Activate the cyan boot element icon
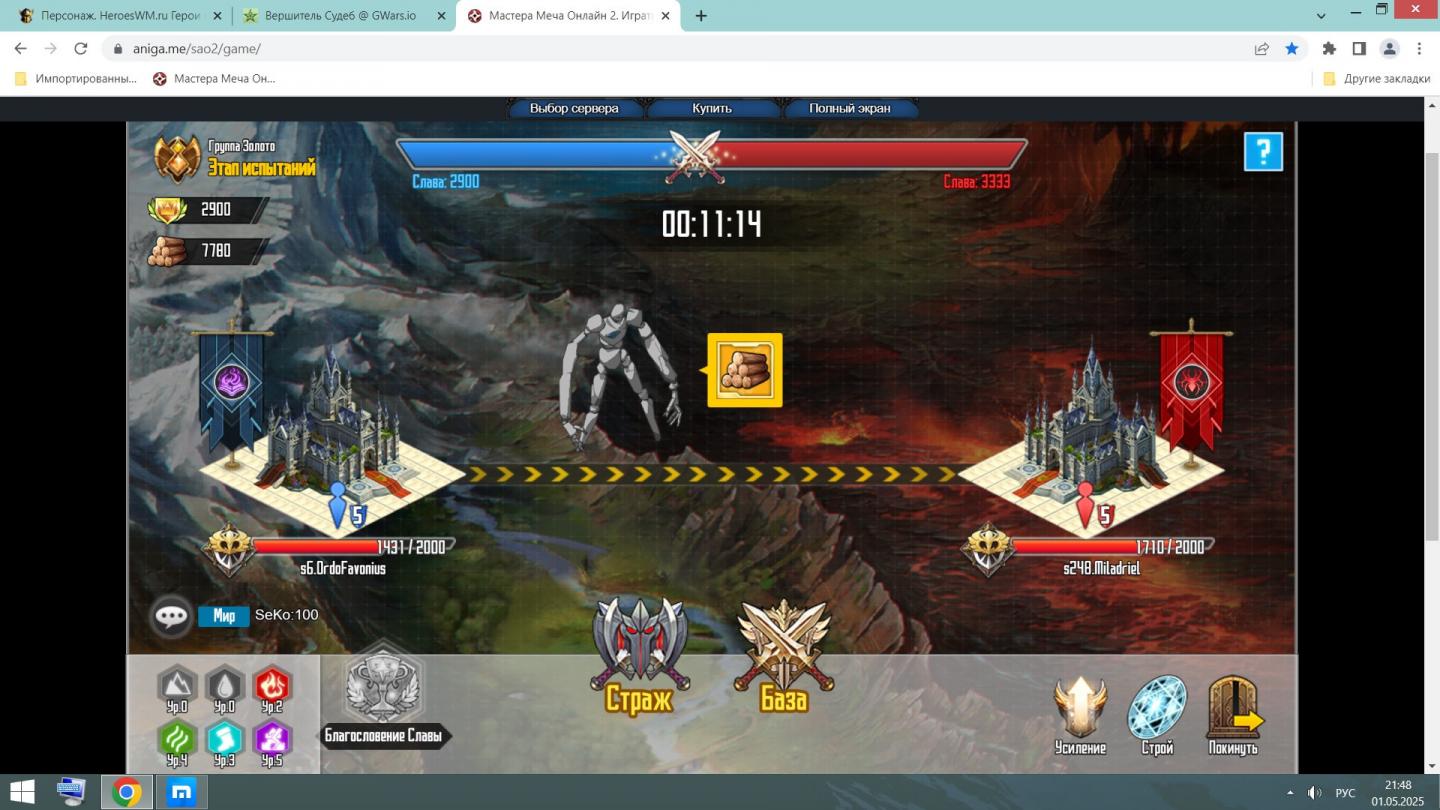This screenshot has height=810, width=1440. coord(225,739)
